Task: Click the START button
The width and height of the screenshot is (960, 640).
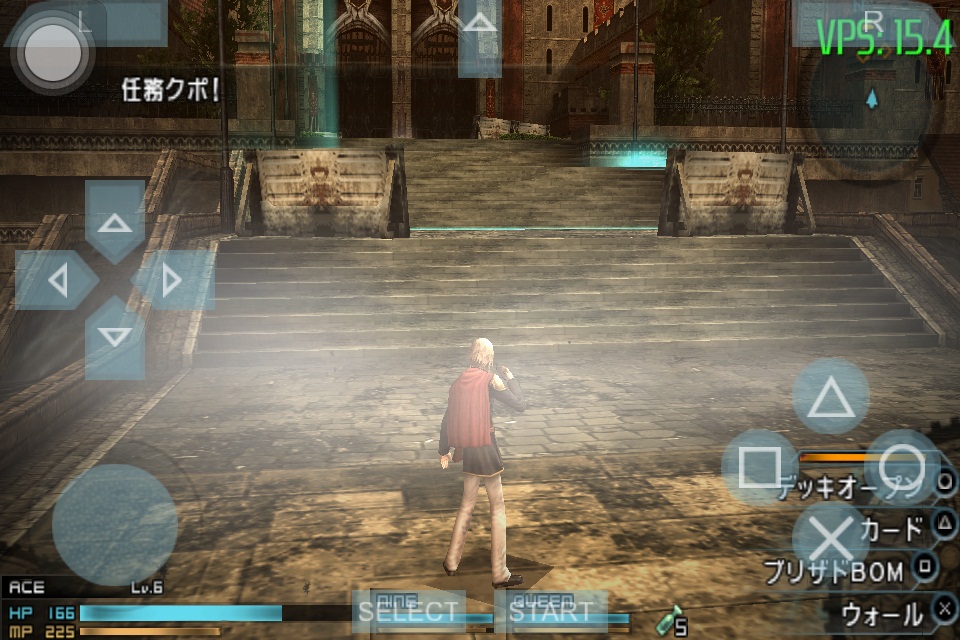Action: [x=550, y=612]
